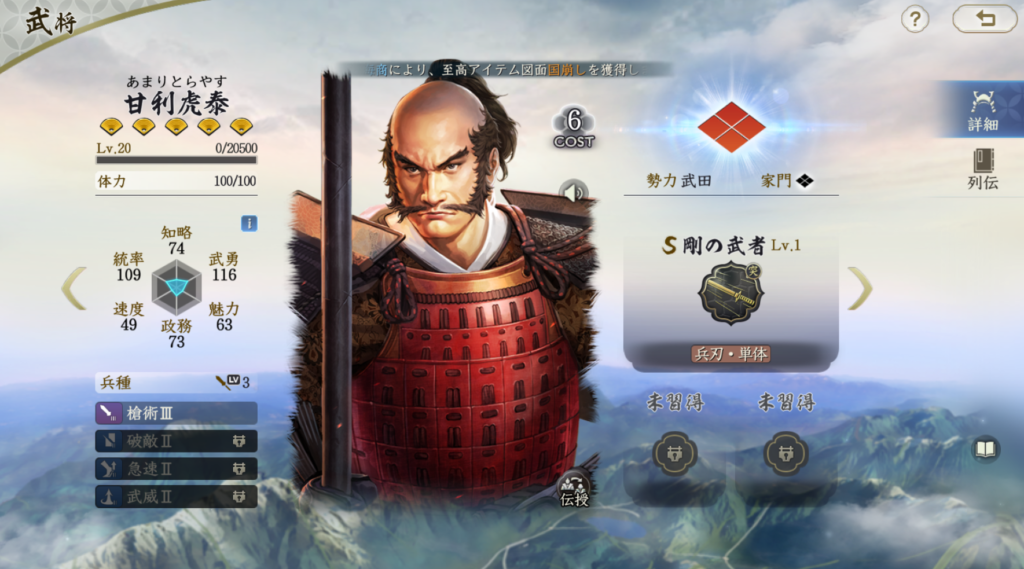Select the locked 急速Ⅱ skill row

coord(176,468)
